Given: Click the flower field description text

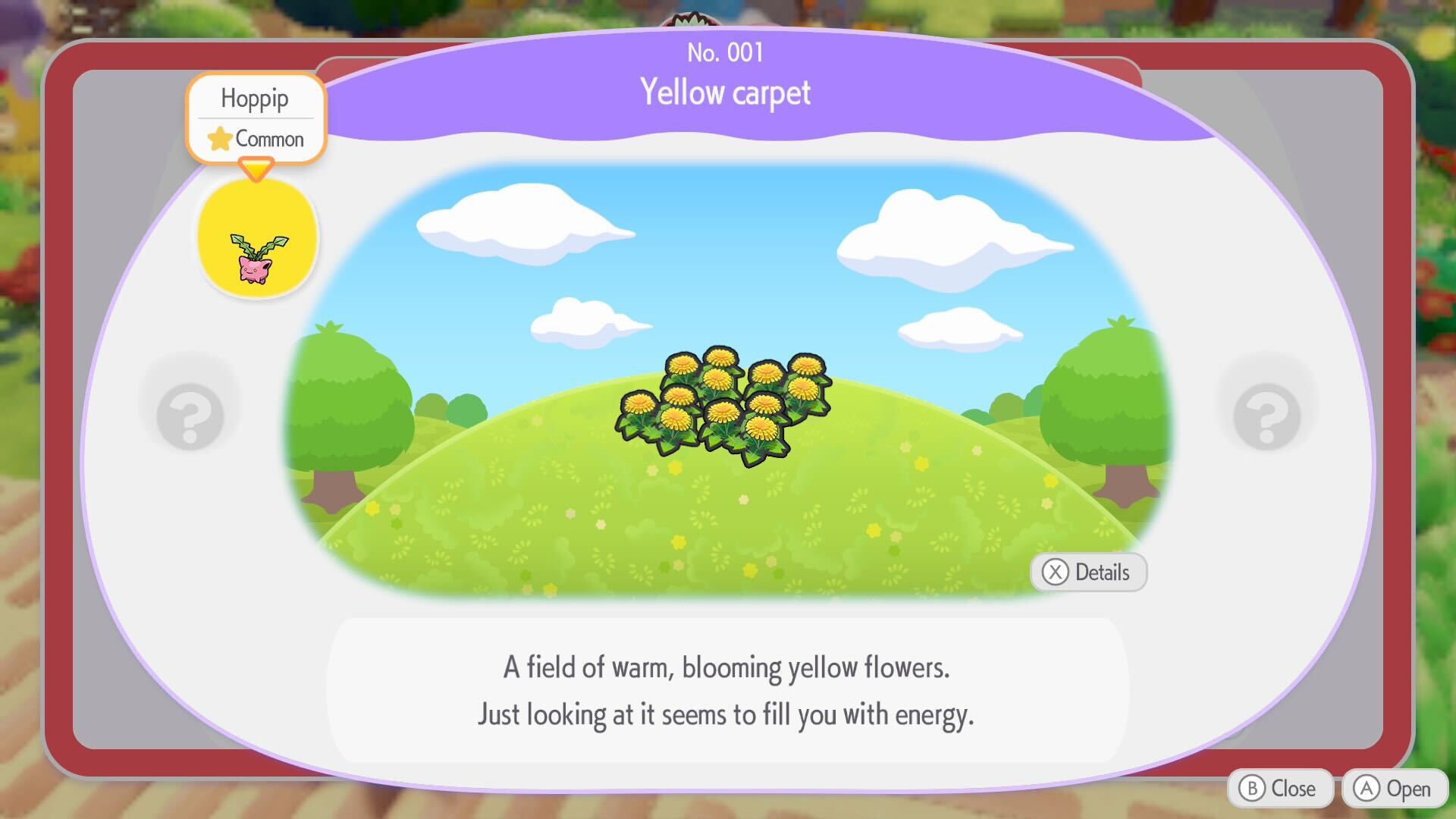Looking at the screenshot, I should pyautogui.click(x=726, y=690).
